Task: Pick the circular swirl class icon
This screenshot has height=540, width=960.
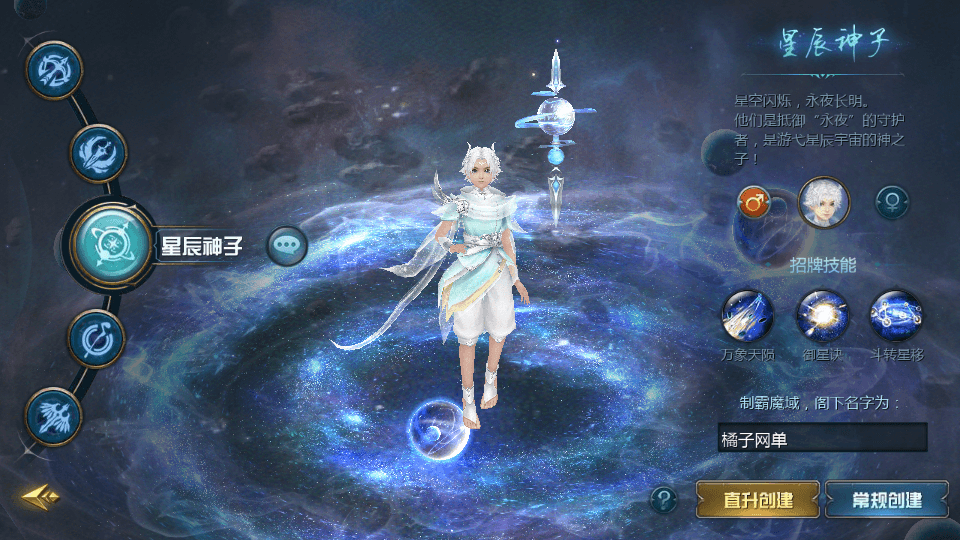Action: (96, 339)
